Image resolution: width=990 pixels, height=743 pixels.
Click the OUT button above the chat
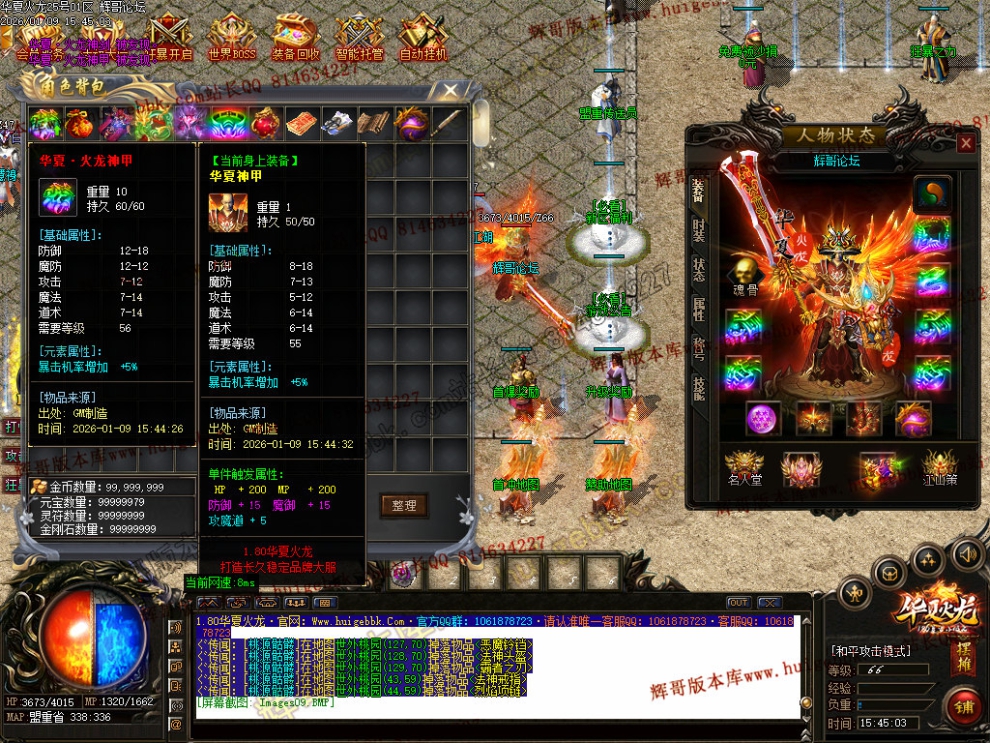pos(738,603)
